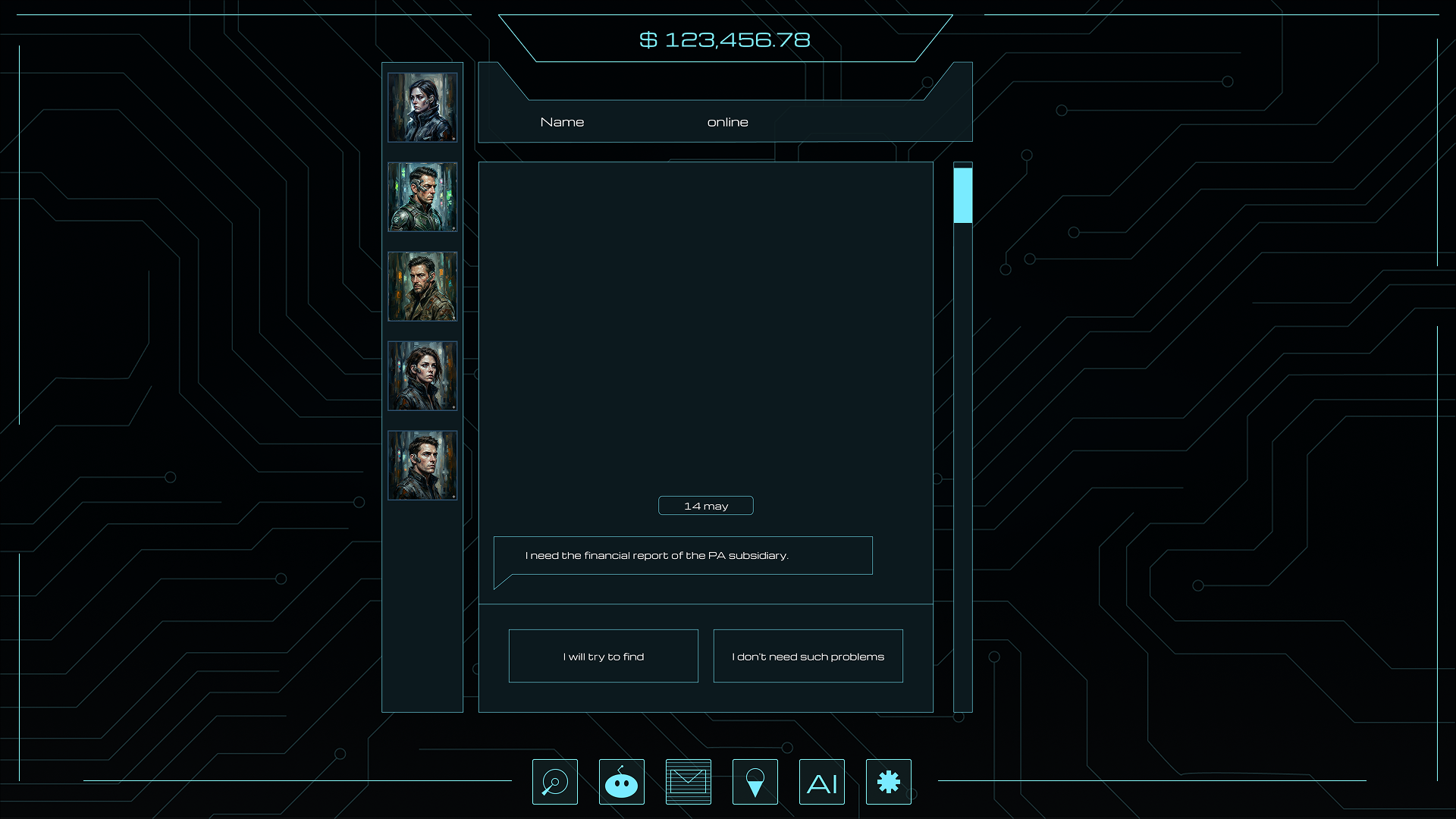Screen dimensions: 1456x819
Task: Open the settings gear icon
Action: 888,781
